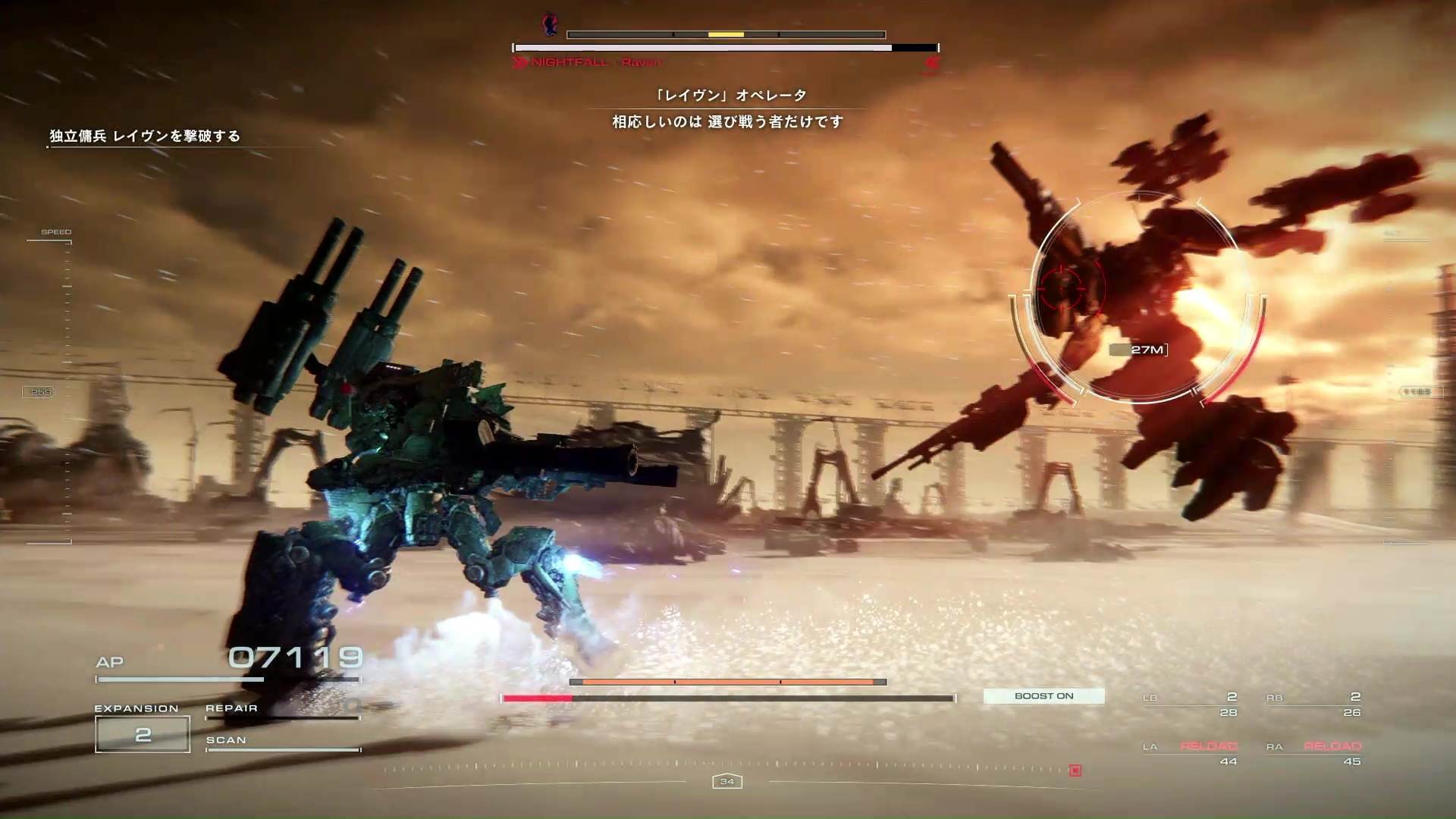Click the red enemy marker on compass
The width and height of the screenshot is (1456, 819).
[1075, 770]
